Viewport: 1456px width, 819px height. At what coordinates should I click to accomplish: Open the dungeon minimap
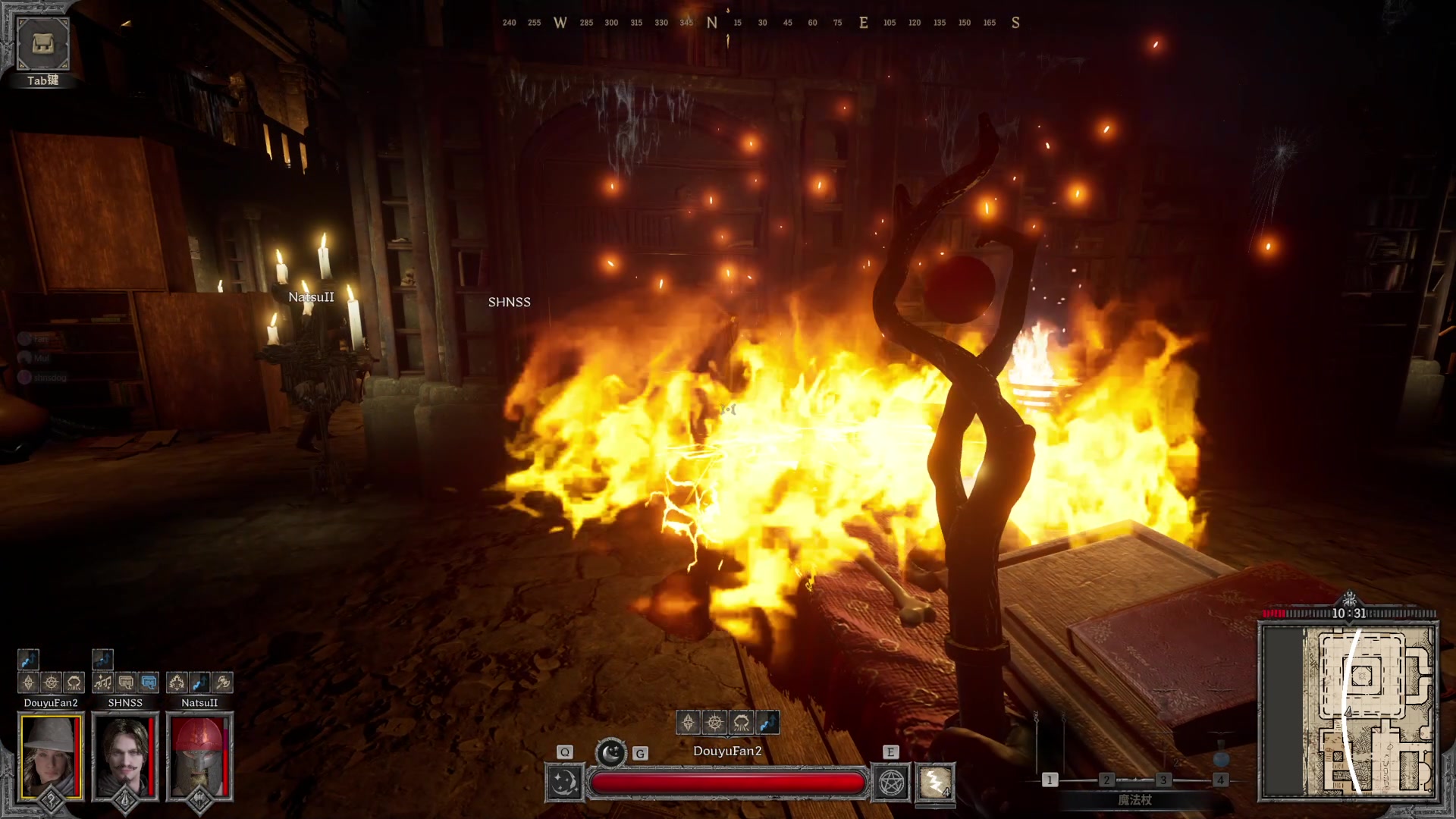point(1348,711)
